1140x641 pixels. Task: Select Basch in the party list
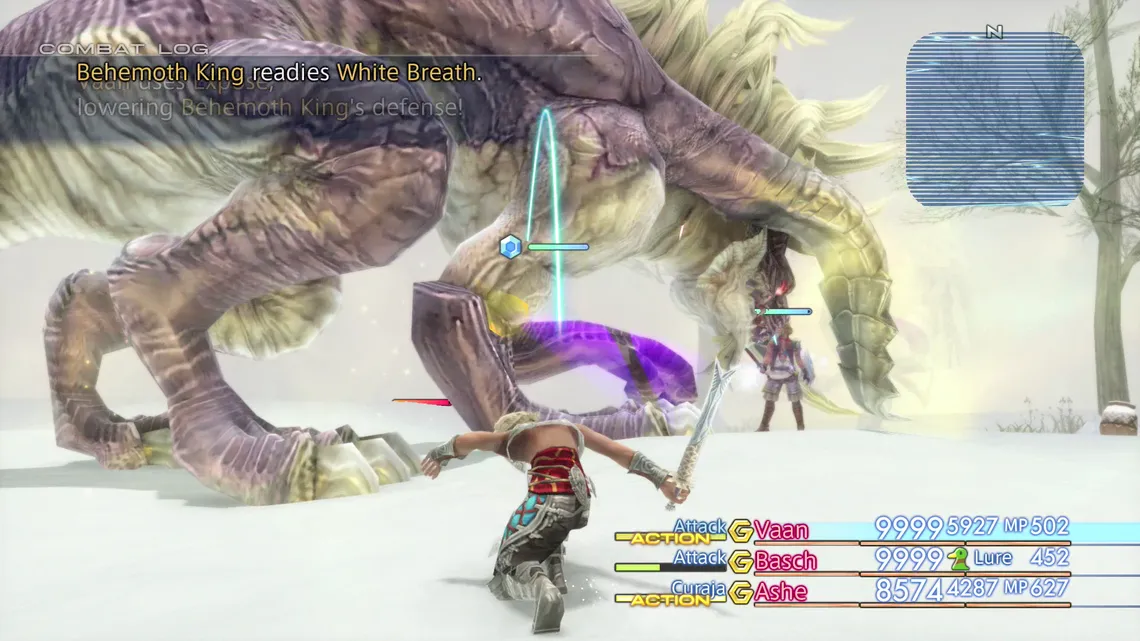coord(785,561)
